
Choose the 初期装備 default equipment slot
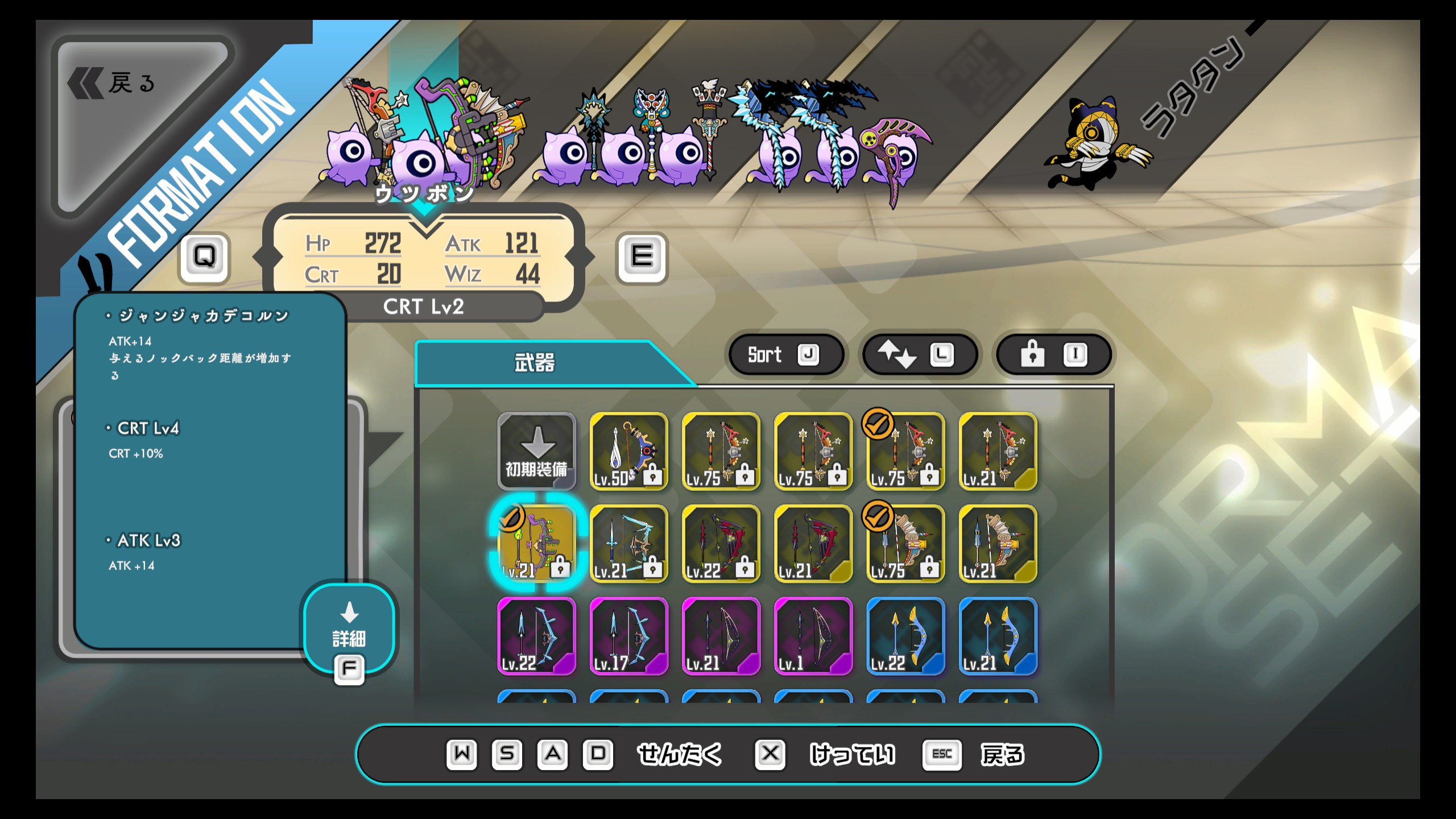[536, 451]
